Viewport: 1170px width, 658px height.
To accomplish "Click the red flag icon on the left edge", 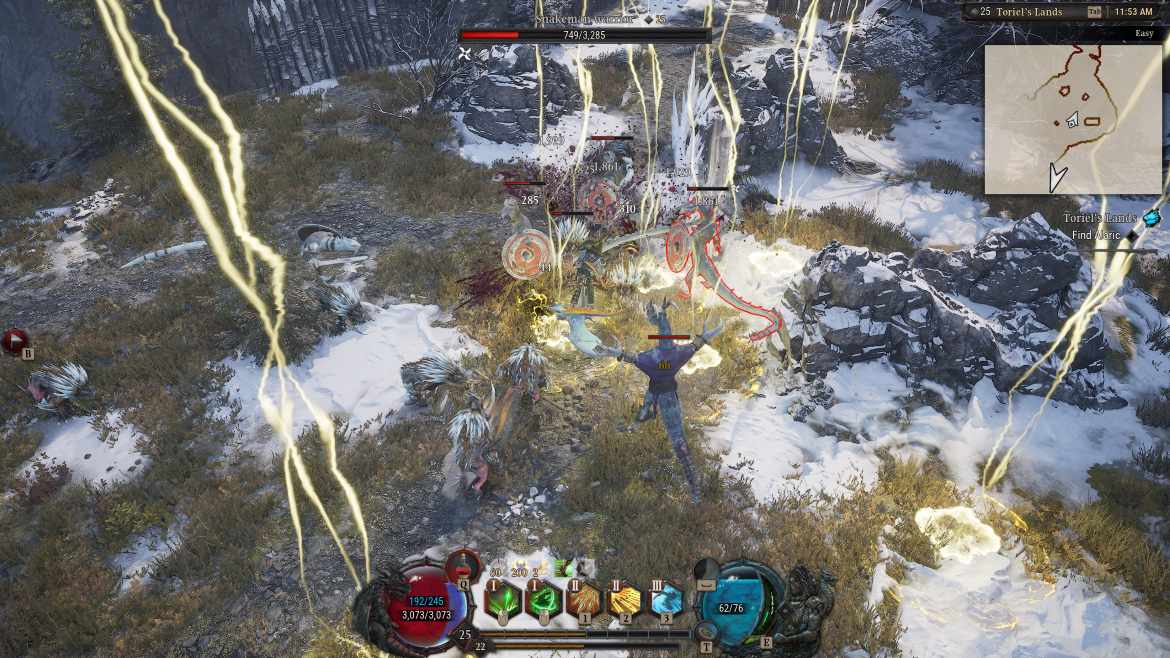I will tap(14, 342).
